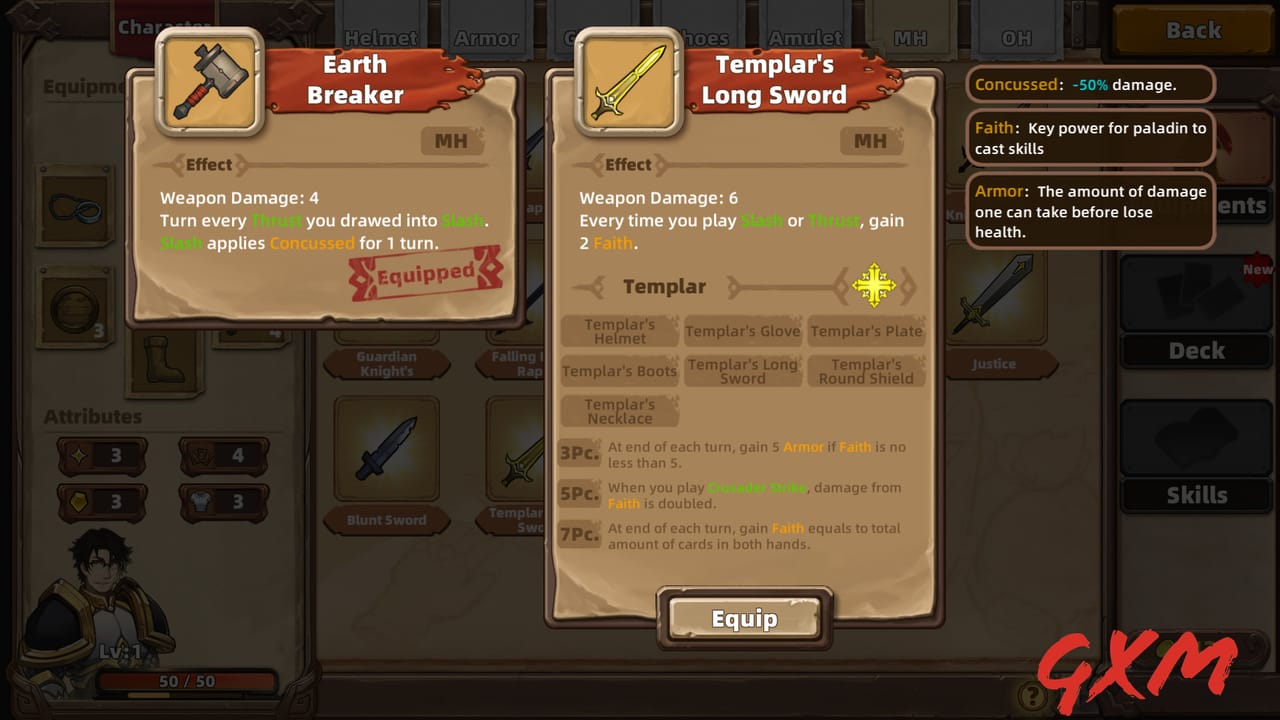Select the OH equipment tab
The image size is (1280, 720).
[x=1018, y=36]
